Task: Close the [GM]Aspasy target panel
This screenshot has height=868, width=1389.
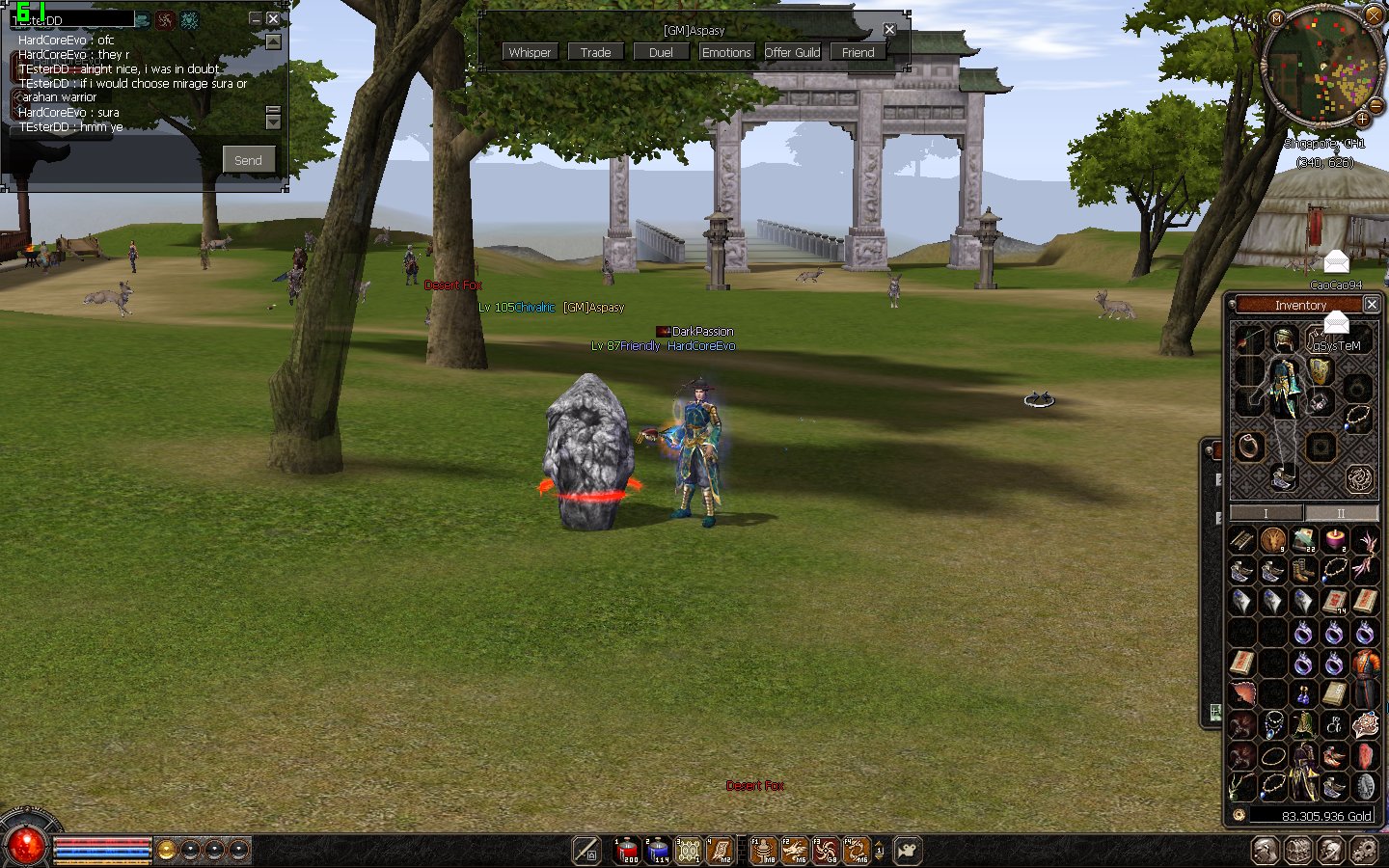Action: (889, 30)
